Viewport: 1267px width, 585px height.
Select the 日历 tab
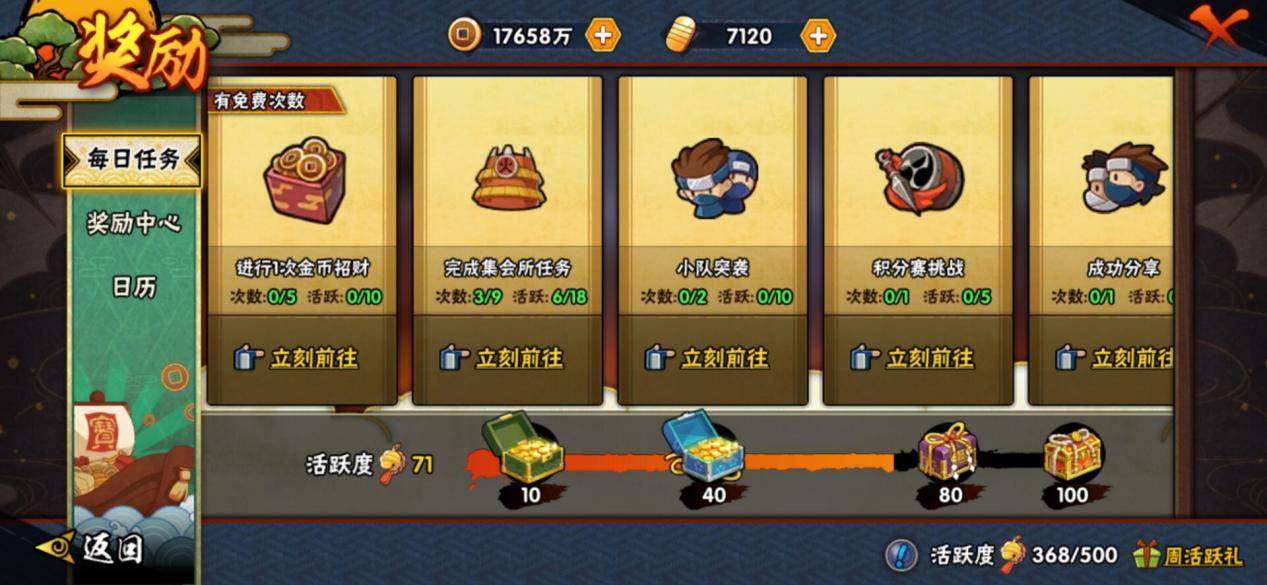(133, 288)
